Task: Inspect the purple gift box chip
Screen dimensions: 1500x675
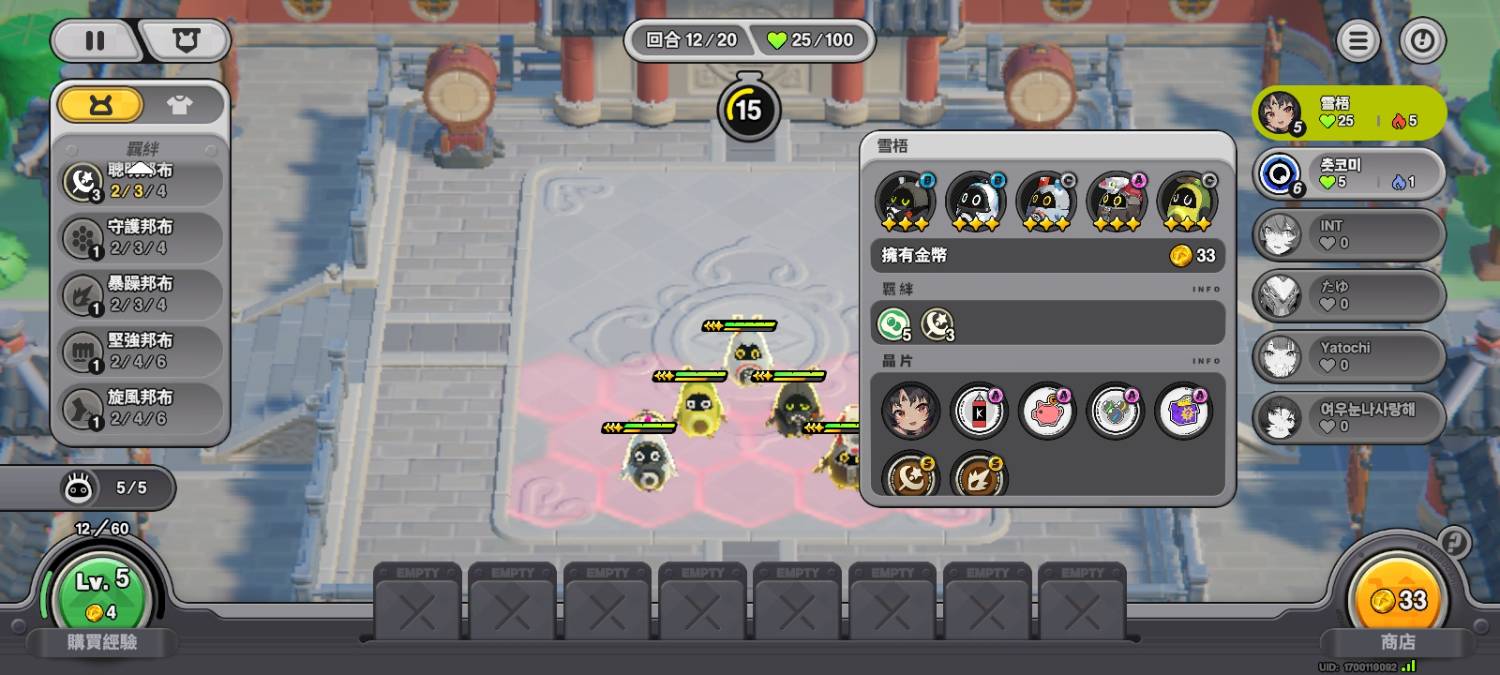Action: click(x=1183, y=411)
